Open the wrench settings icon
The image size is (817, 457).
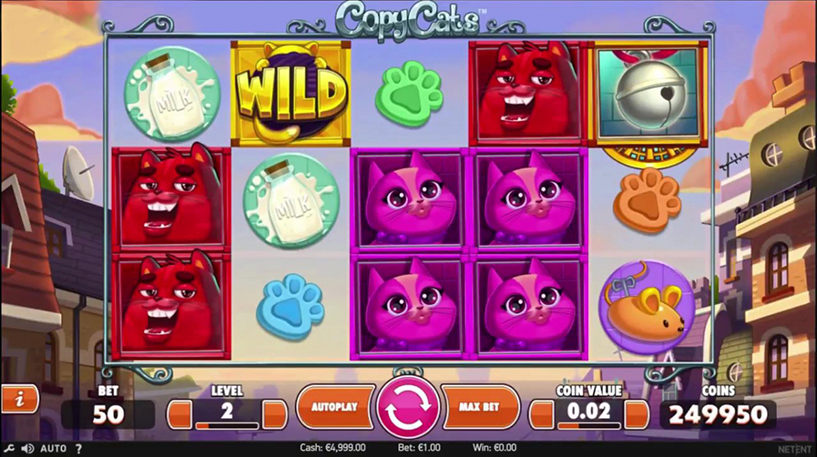click(9, 449)
